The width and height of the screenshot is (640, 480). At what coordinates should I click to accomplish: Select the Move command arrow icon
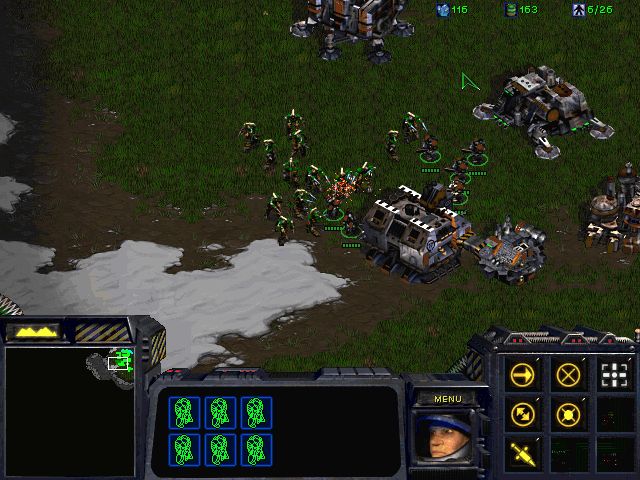(x=522, y=375)
